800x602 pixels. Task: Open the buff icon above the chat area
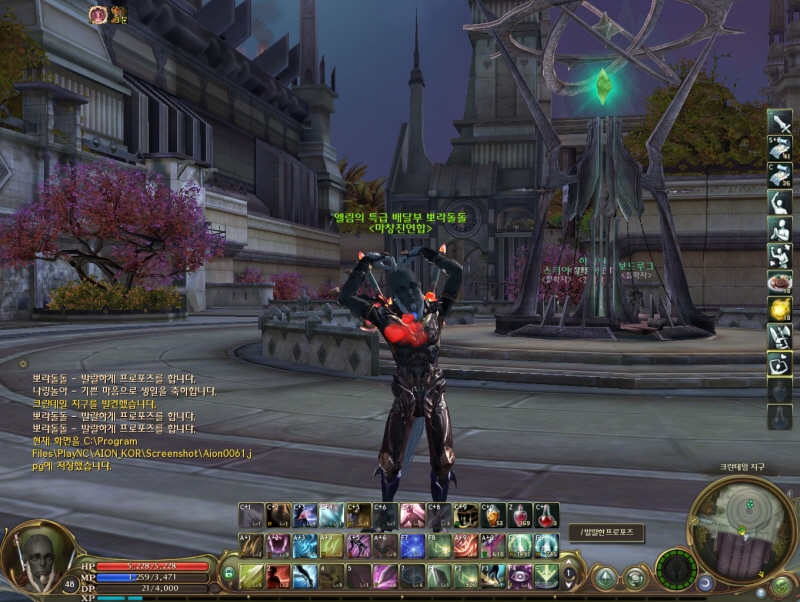99,14
